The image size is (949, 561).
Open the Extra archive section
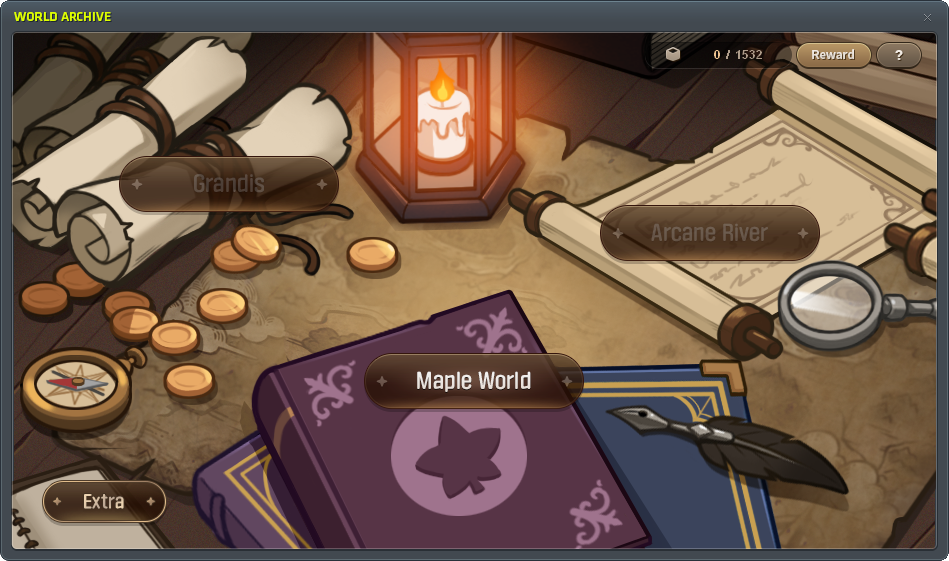point(104,501)
